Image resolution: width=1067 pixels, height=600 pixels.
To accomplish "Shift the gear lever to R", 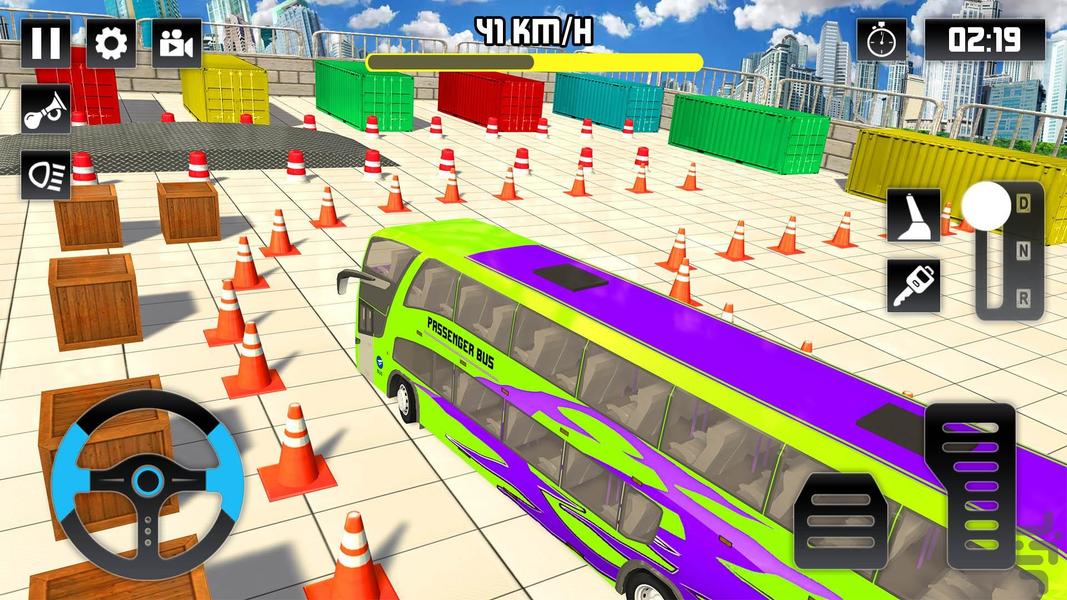I will [x=1020, y=296].
